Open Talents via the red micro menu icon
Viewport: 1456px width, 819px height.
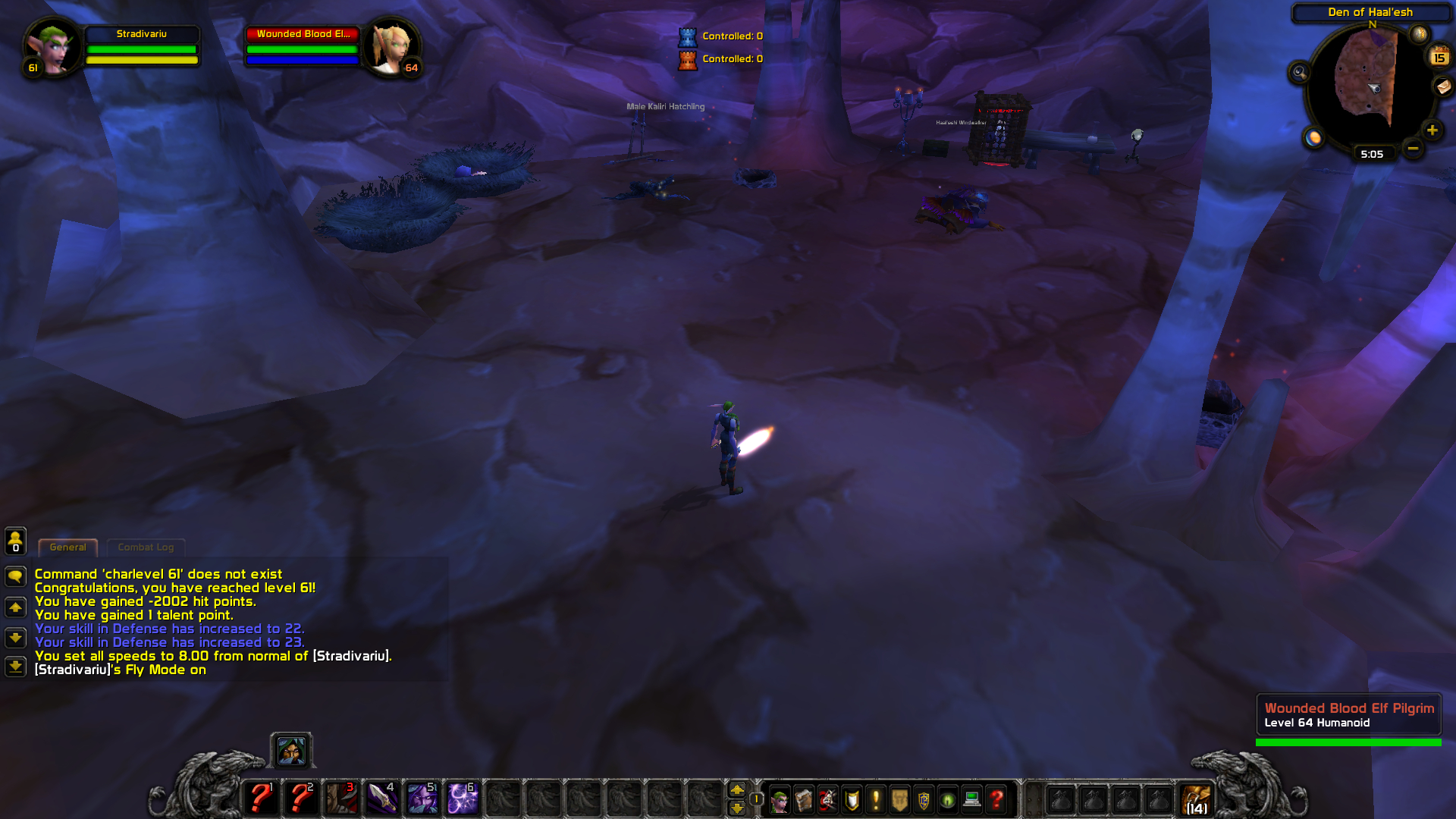[827, 800]
